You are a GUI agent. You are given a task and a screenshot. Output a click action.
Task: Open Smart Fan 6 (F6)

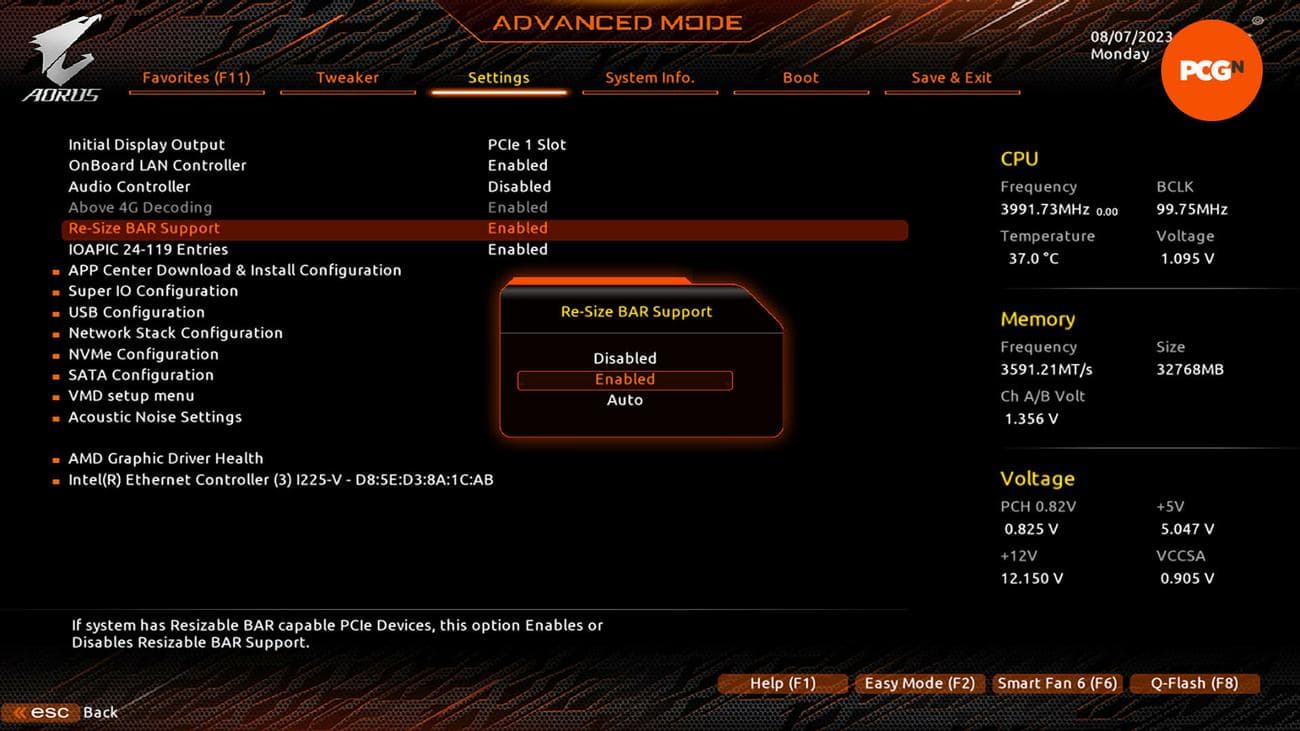point(1056,684)
